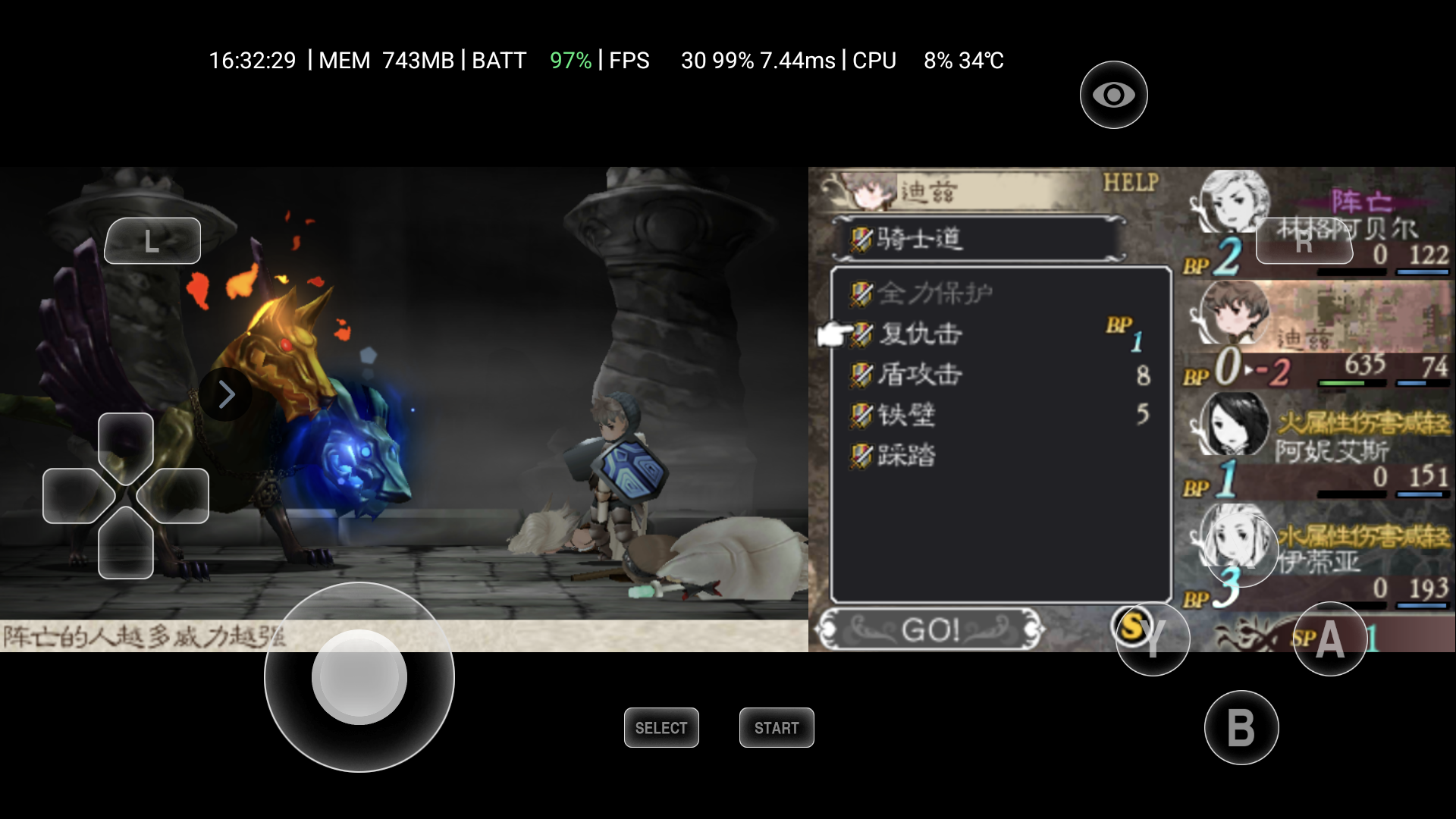Tap the emulator SELECT button
This screenshot has height=819, width=1456.
click(x=661, y=728)
